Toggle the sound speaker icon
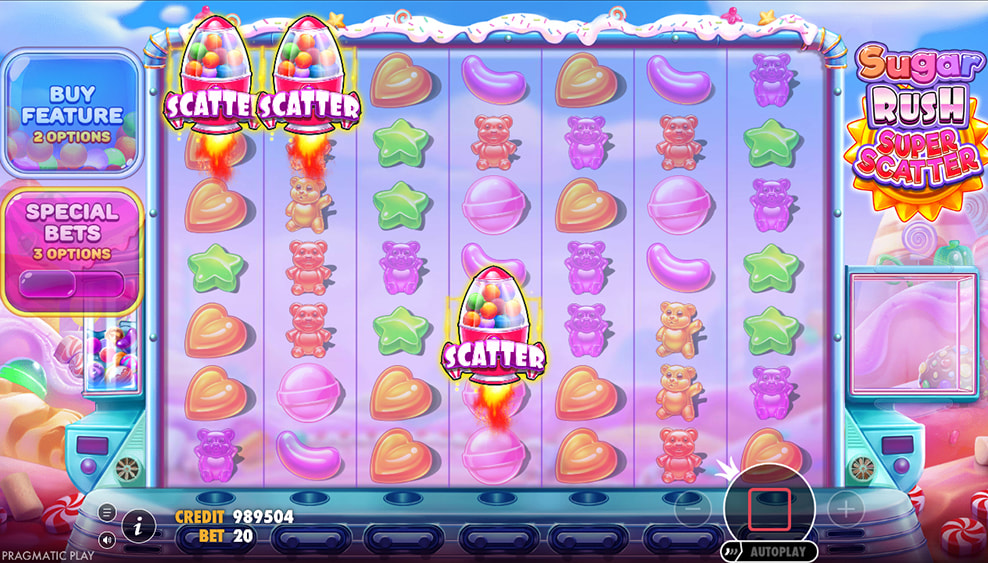The height and width of the screenshot is (563, 988). click(x=107, y=539)
